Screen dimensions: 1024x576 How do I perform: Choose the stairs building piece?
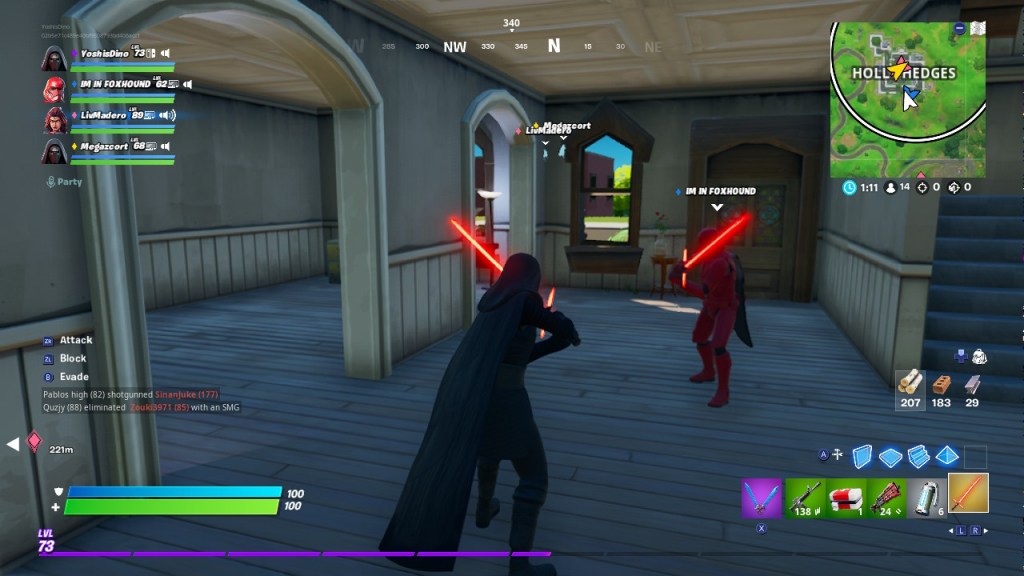pos(919,457)
